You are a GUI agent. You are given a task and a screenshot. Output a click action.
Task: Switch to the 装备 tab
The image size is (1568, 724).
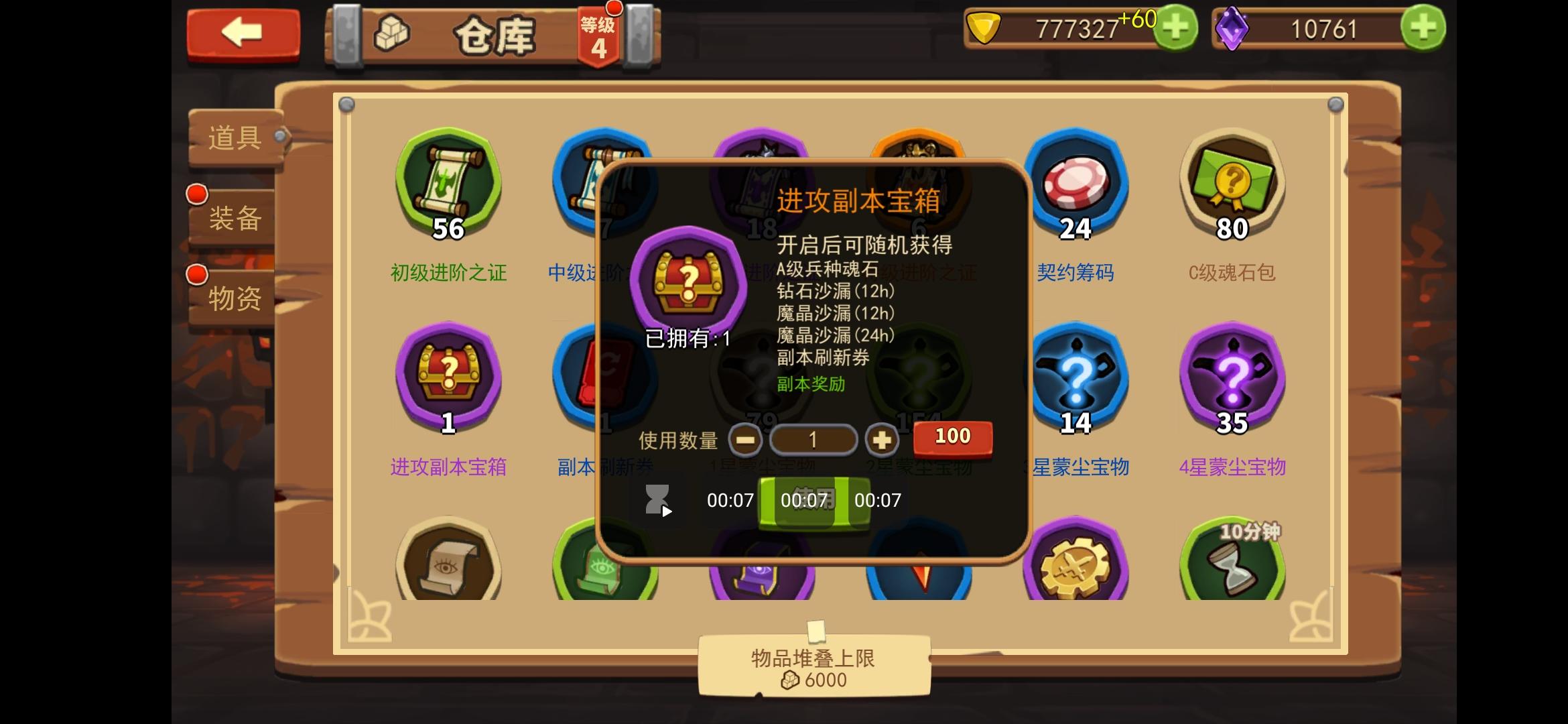point(236,218)
